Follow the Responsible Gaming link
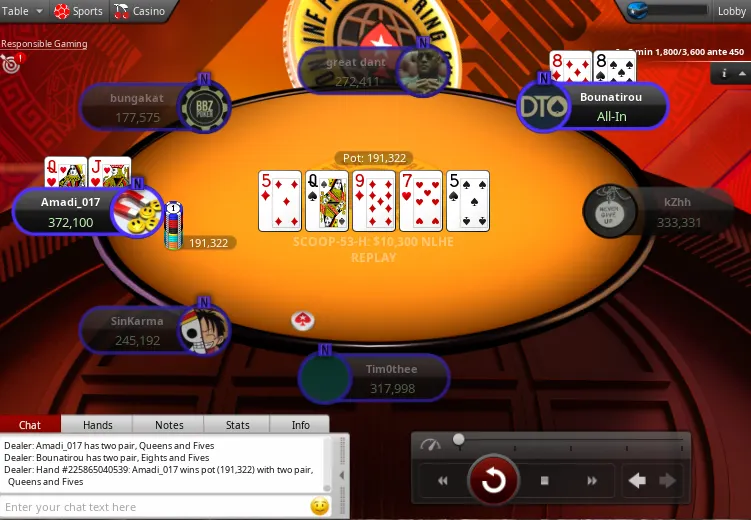This screenshot has width=751, height=520. coord(44,44)
